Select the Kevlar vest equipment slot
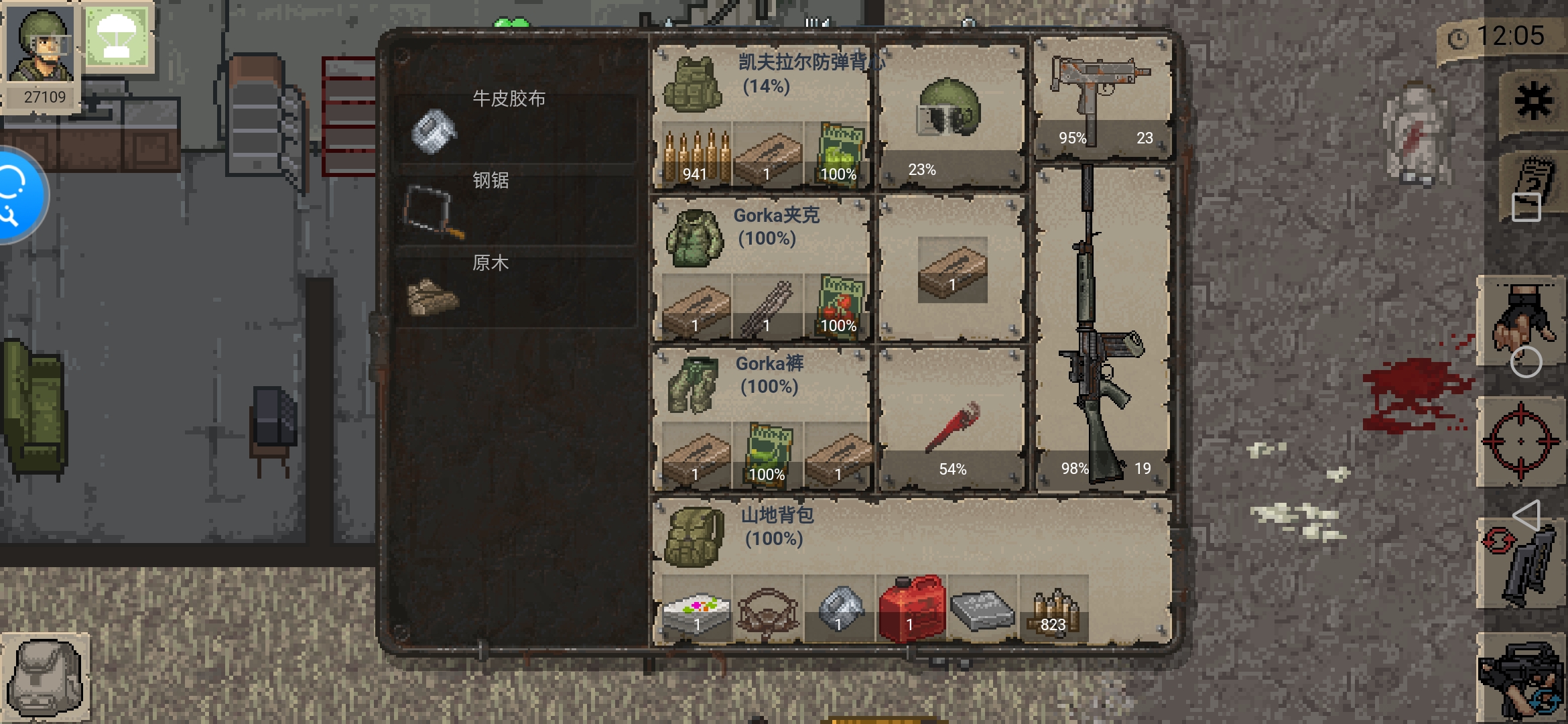This screenshot has width=1568, height=724. (693, 84)
